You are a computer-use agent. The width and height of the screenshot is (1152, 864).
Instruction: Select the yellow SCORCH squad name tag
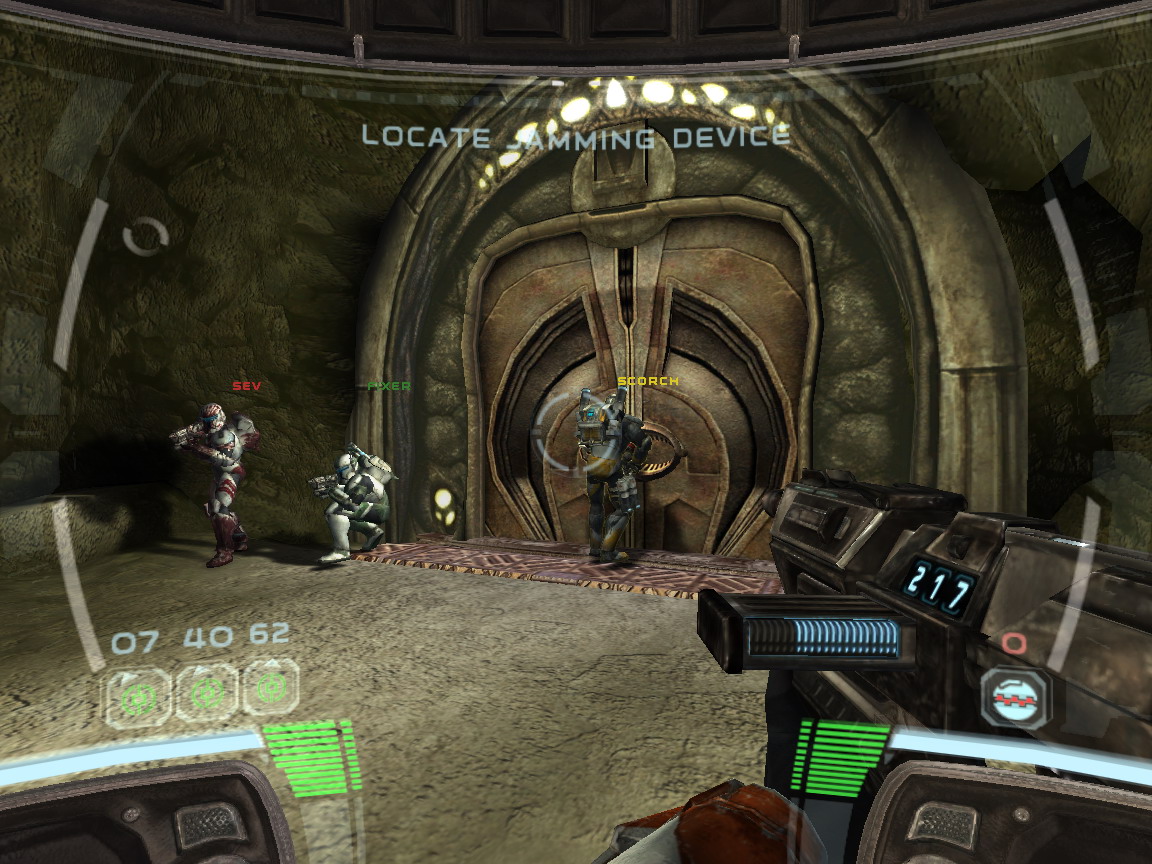(x=648, y=381)
